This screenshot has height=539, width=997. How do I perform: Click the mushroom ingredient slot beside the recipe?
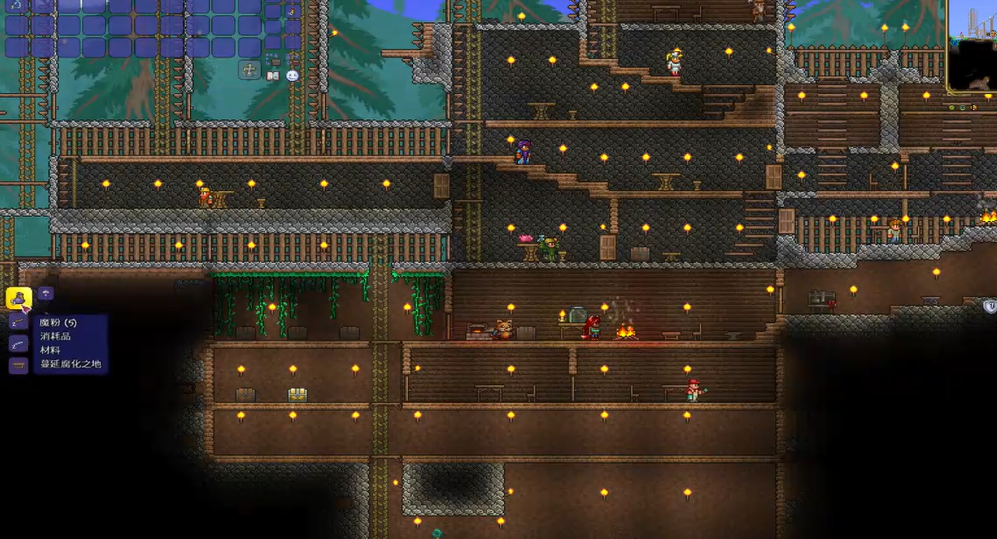46,294
